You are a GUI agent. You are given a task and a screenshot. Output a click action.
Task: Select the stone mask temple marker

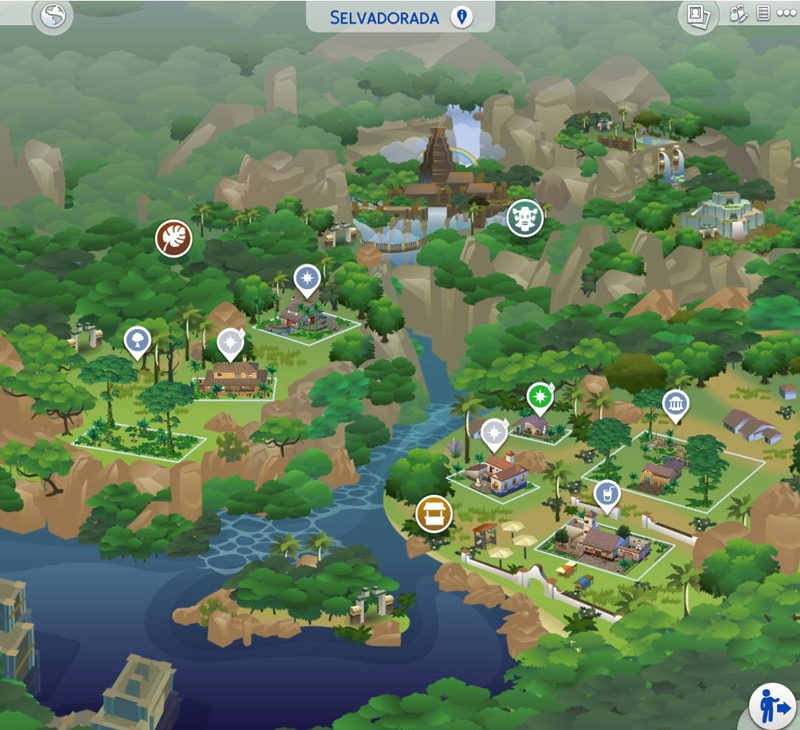524,217
